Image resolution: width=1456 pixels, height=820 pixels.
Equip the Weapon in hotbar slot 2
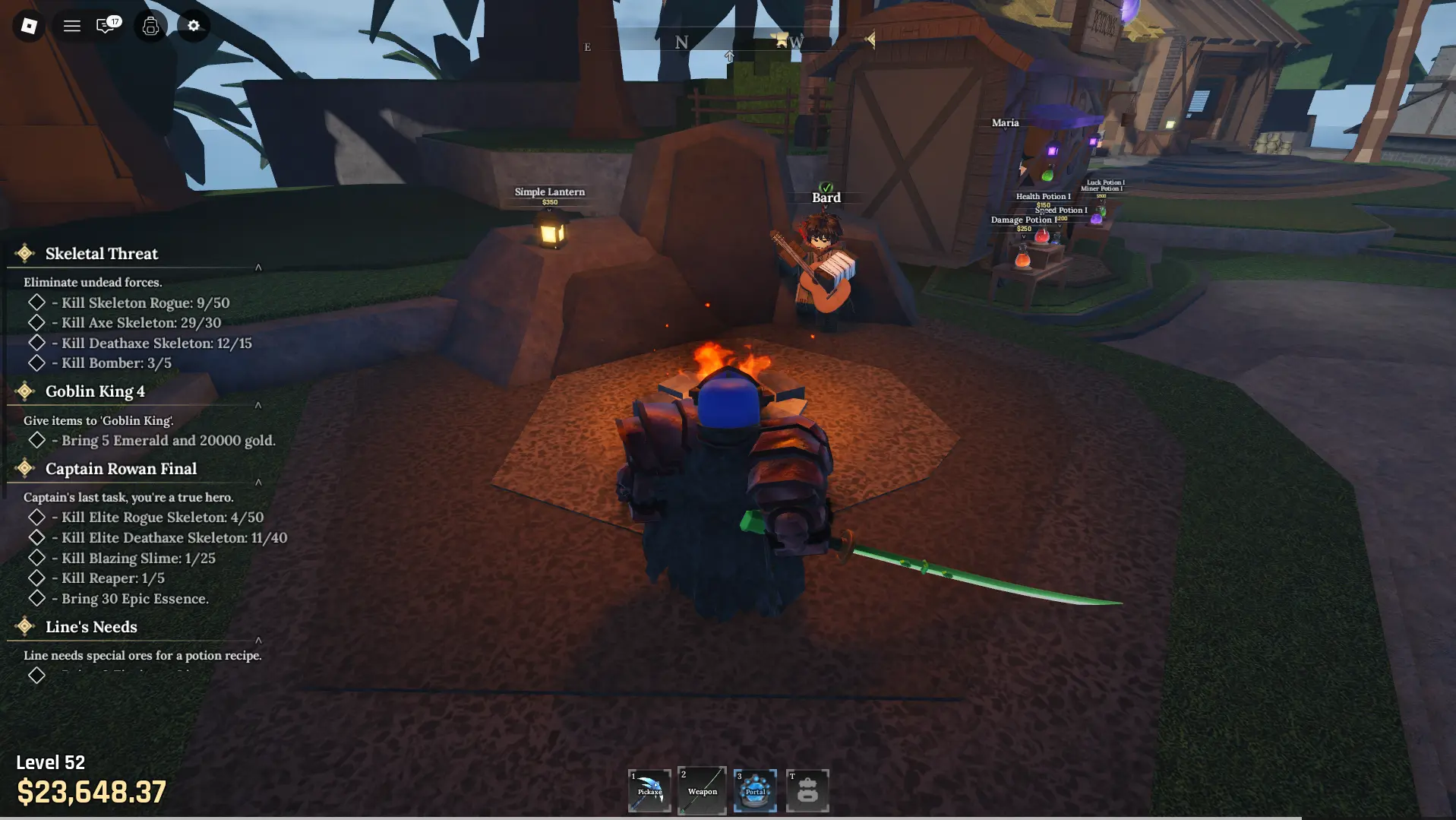point(701,790)
